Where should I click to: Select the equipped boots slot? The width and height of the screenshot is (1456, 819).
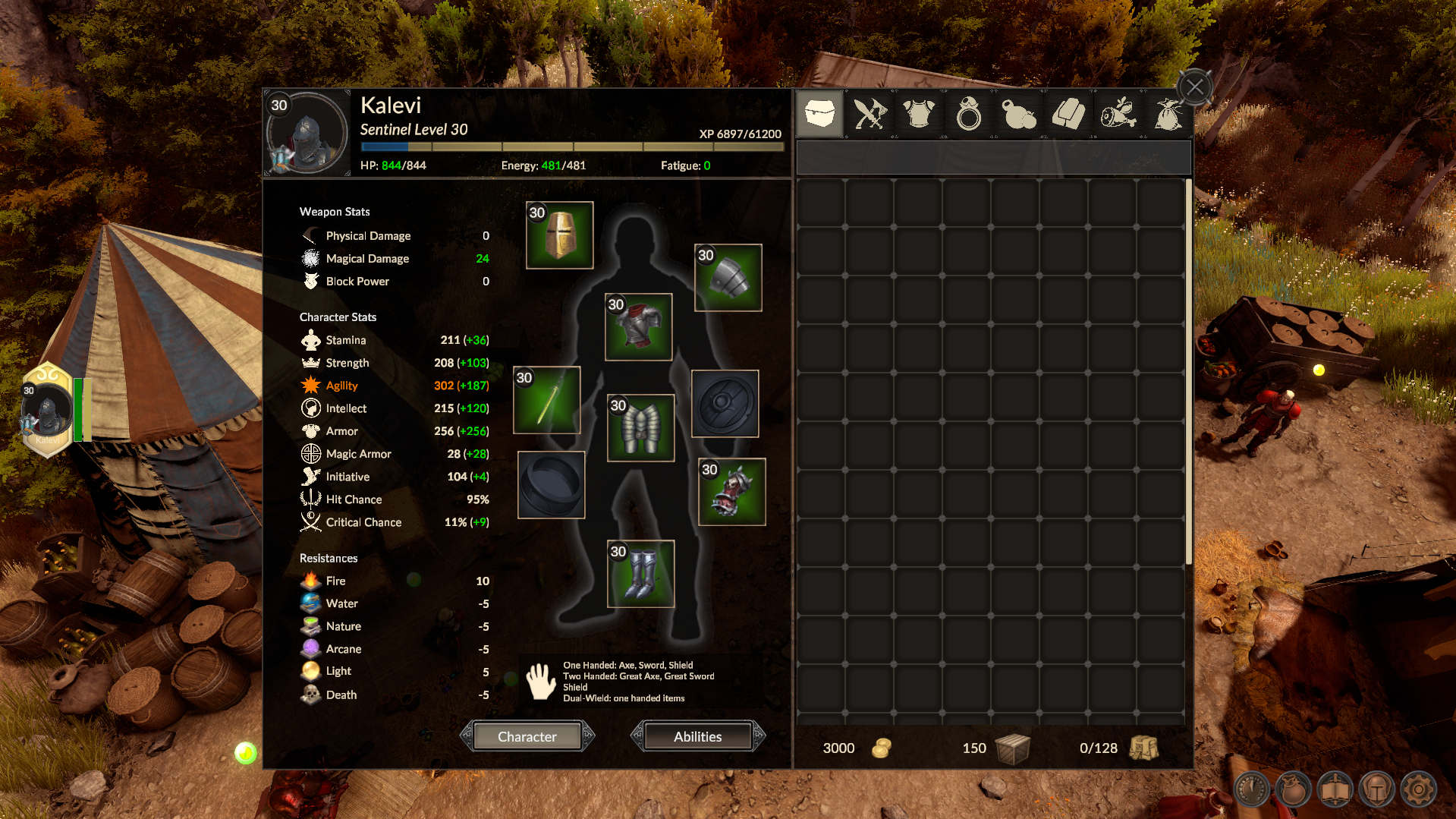pos(641,574)
